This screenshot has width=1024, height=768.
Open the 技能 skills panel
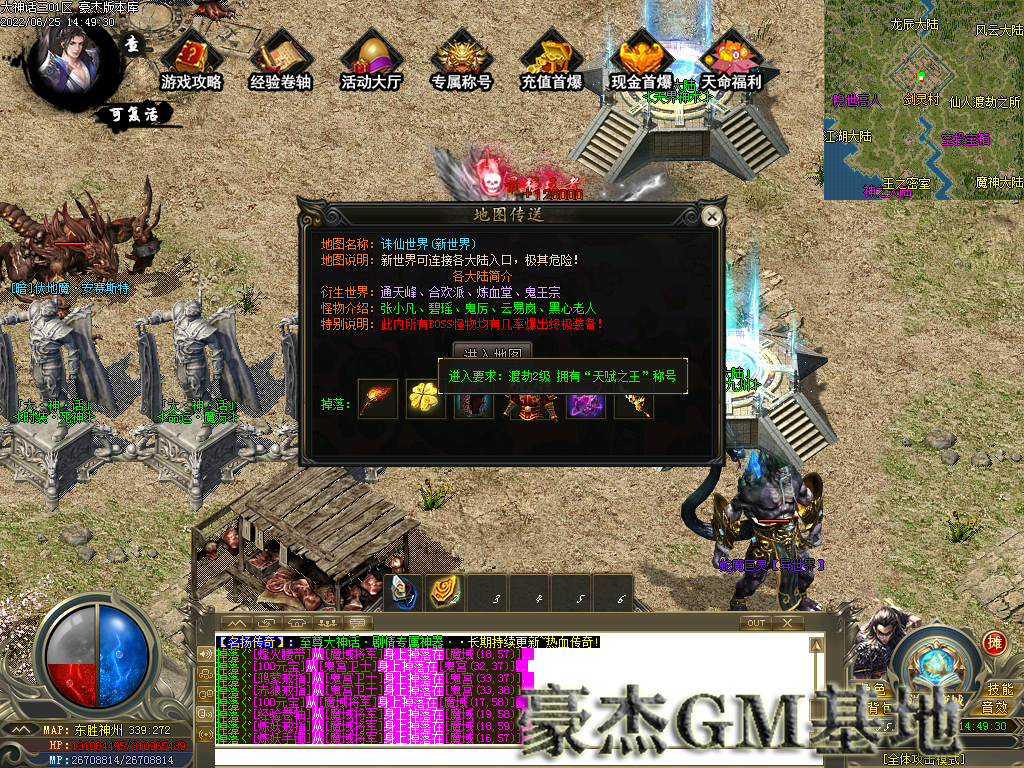[1000, 689]
